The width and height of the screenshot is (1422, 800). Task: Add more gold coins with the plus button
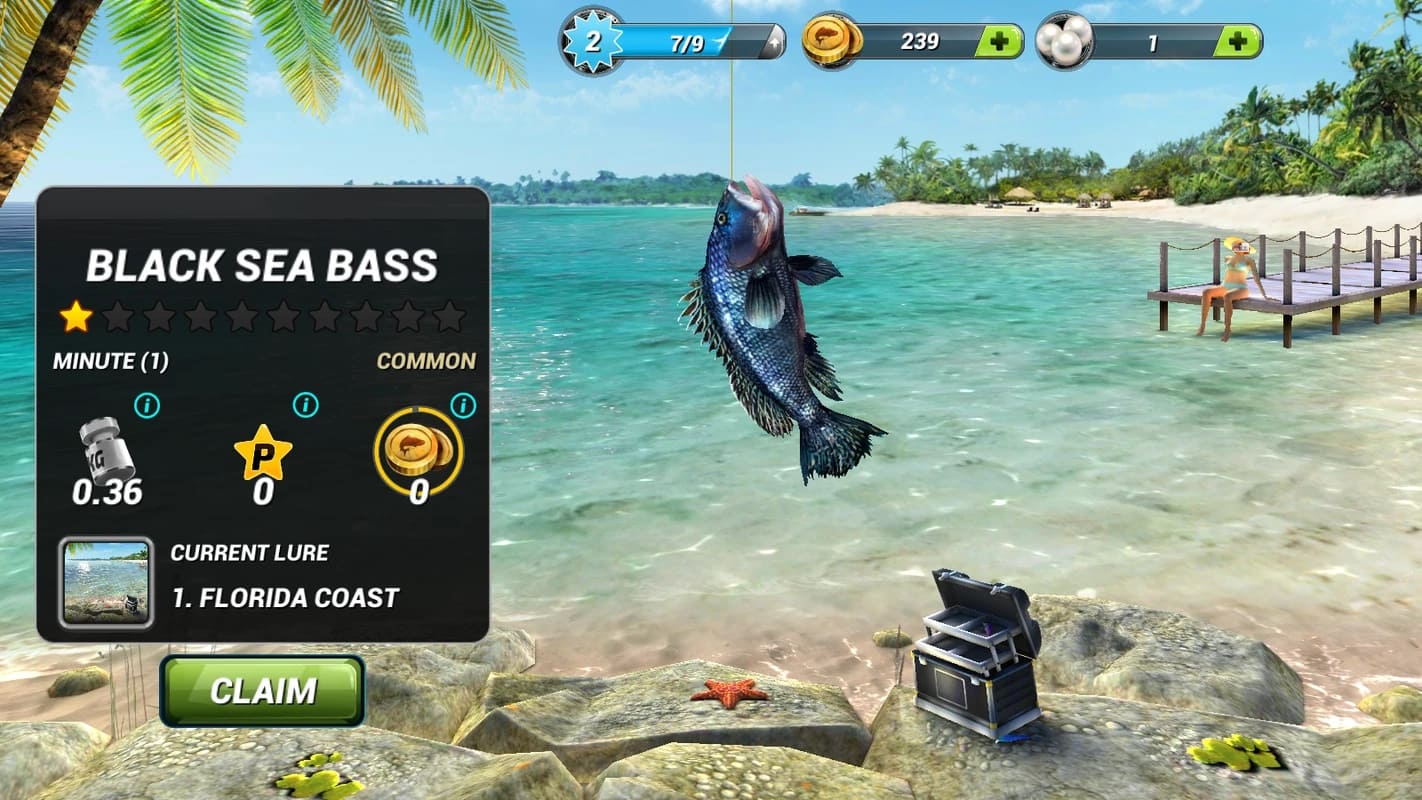pyautogui.click(x=997, y=41)
